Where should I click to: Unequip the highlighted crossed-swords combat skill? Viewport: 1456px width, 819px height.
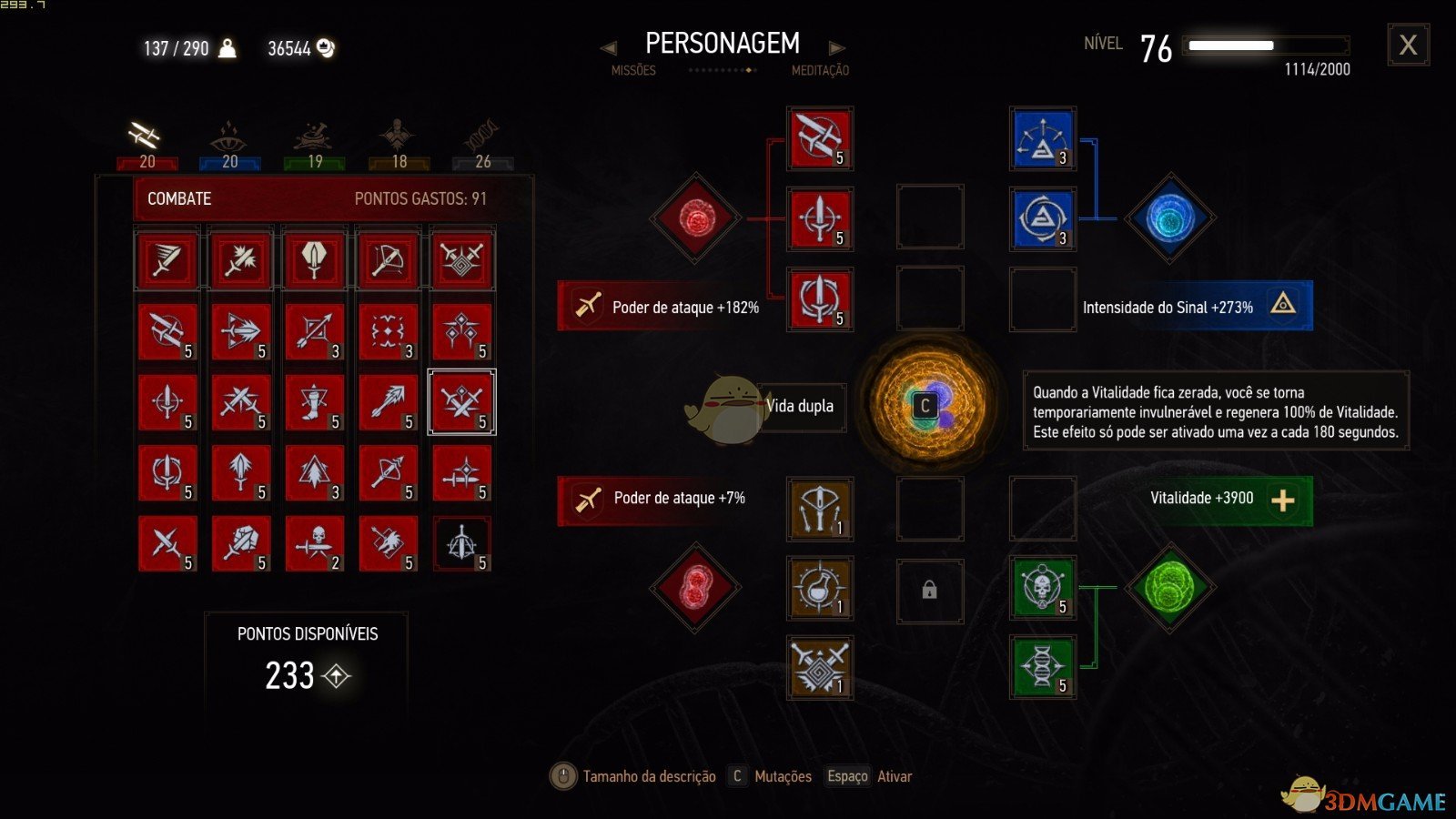click(x=462, y=401)
